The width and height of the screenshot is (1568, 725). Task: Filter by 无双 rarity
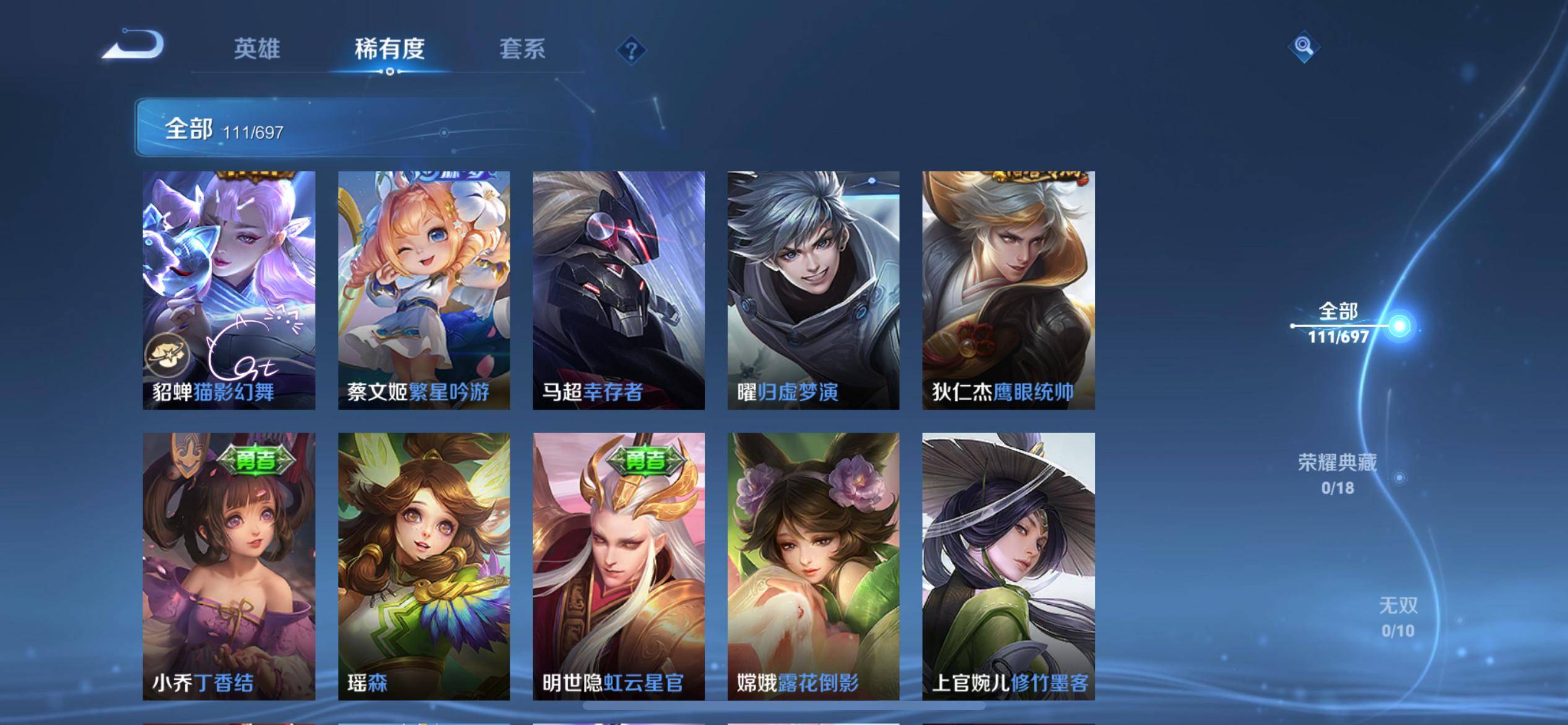coord(1398,617)
